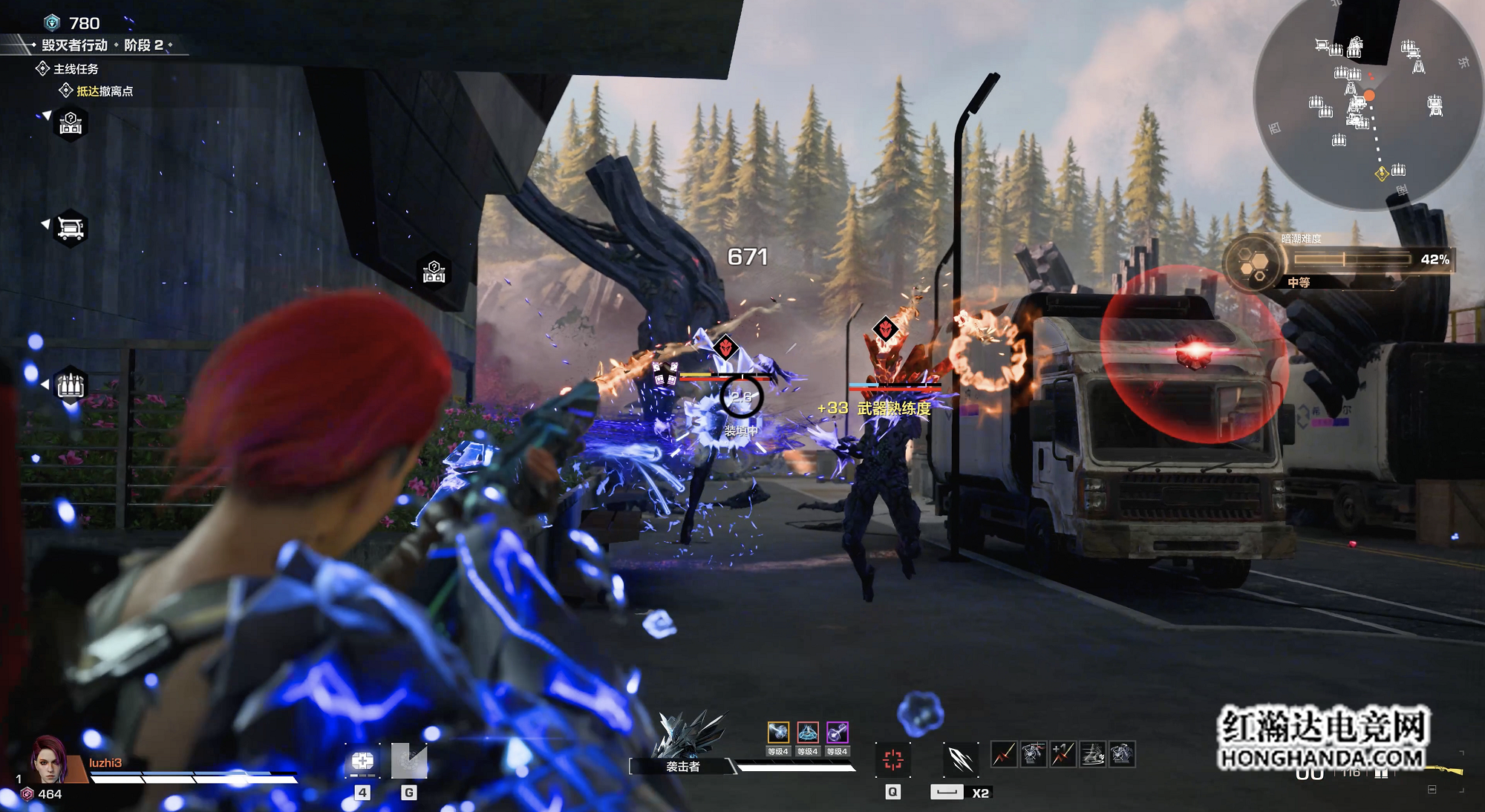Activate the red crosshair targeting skill

(x=892, y=759)
